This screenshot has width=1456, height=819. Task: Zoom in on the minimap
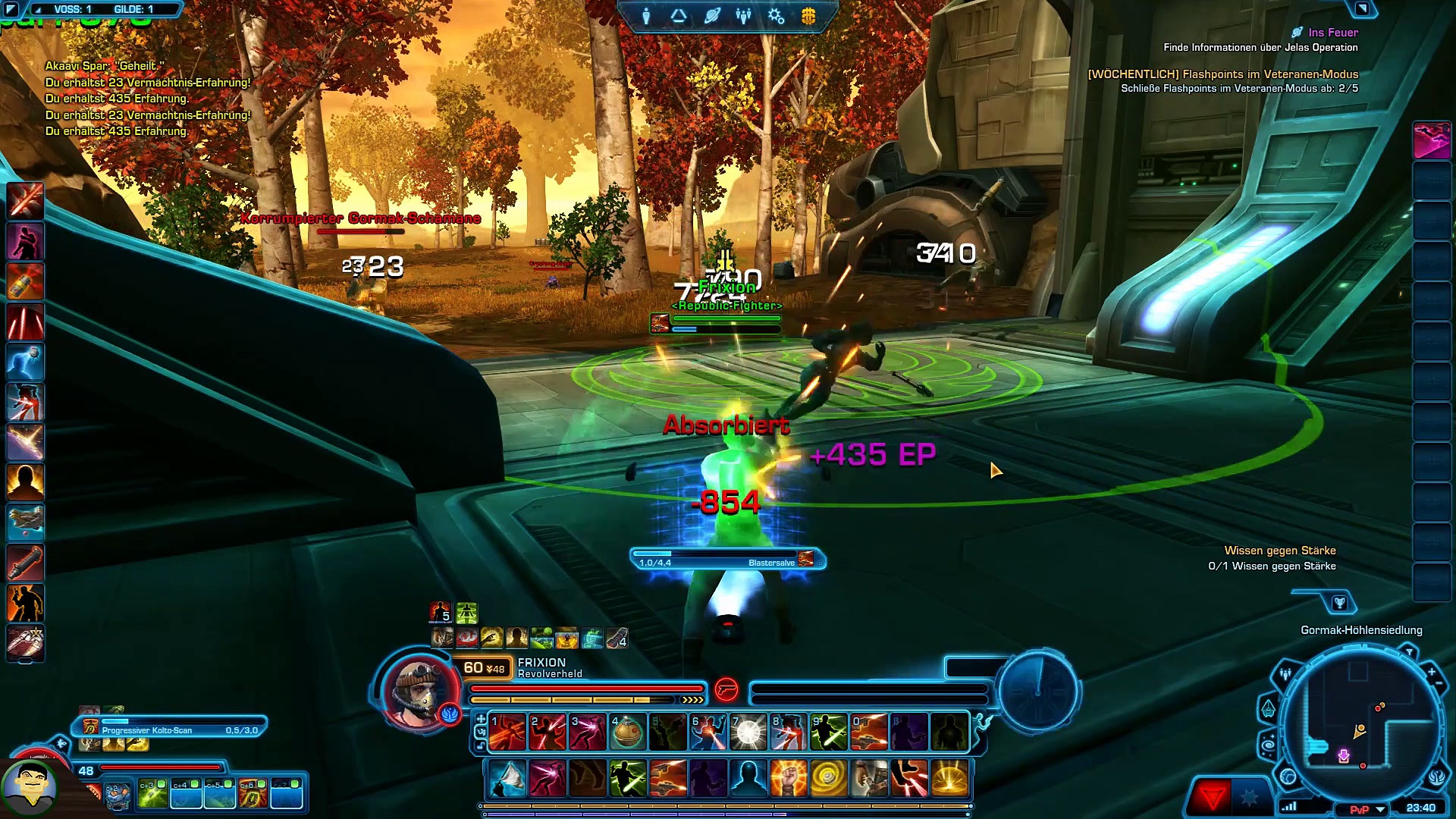1431,672
